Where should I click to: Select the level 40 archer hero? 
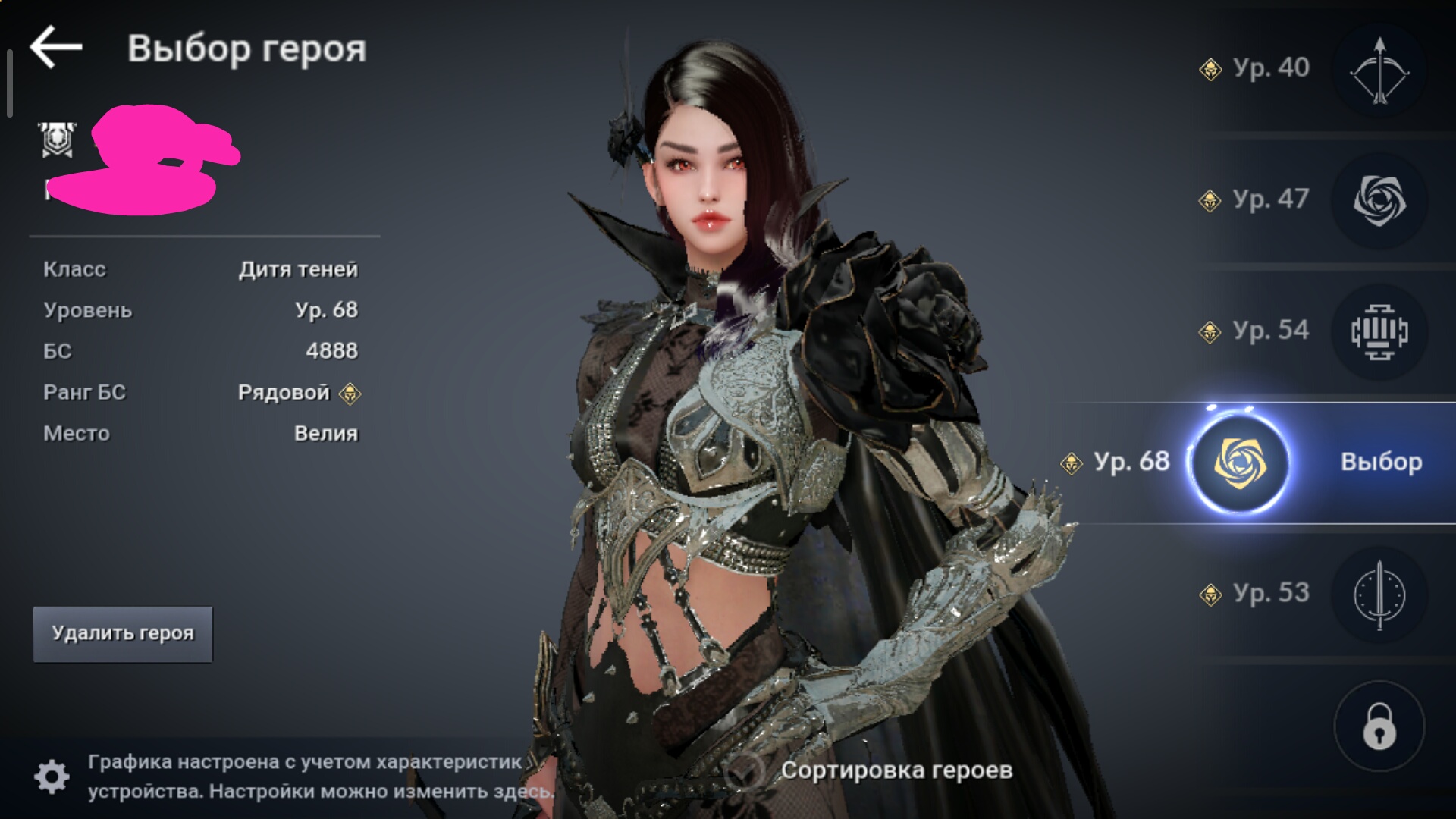[1379, 70]
